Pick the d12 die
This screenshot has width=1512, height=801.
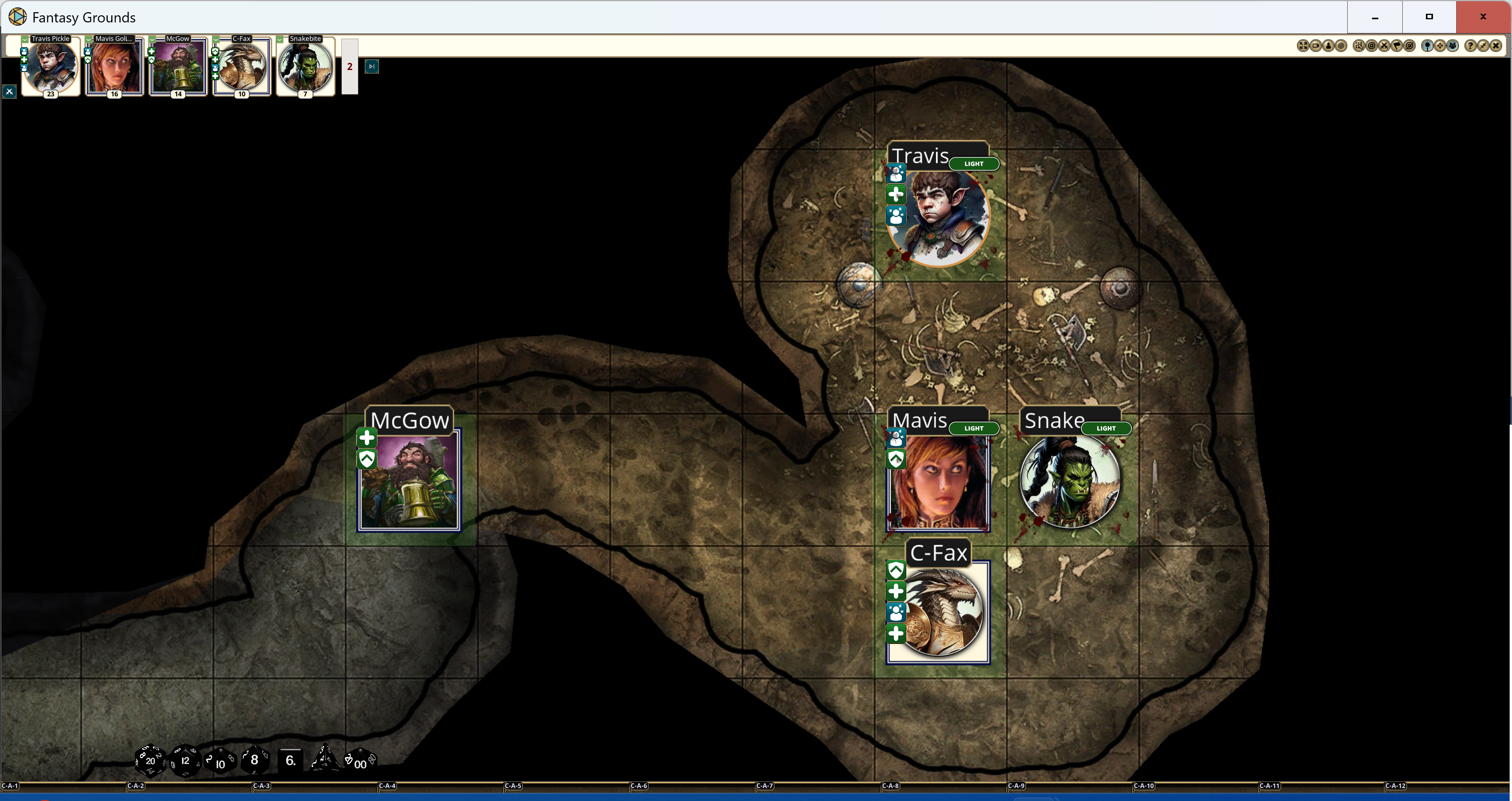[185, 760]
